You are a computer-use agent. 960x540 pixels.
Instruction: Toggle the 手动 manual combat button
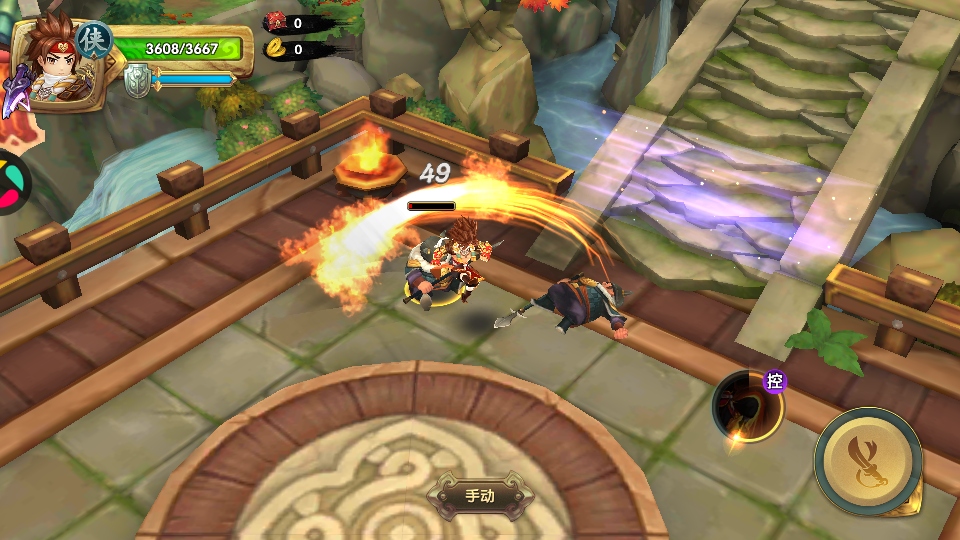(479, 495)
